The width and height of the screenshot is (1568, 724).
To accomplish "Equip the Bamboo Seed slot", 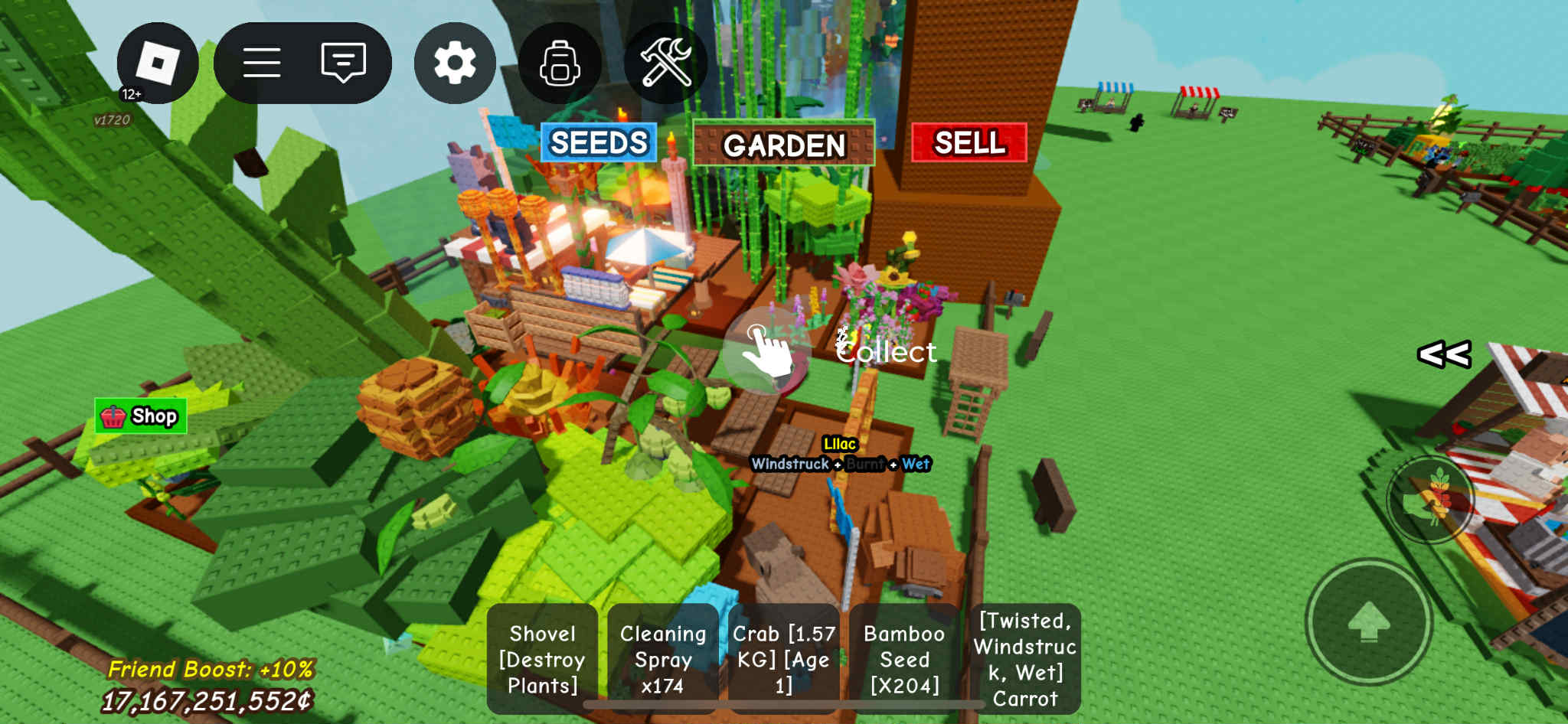I will (x=904, y=659).
